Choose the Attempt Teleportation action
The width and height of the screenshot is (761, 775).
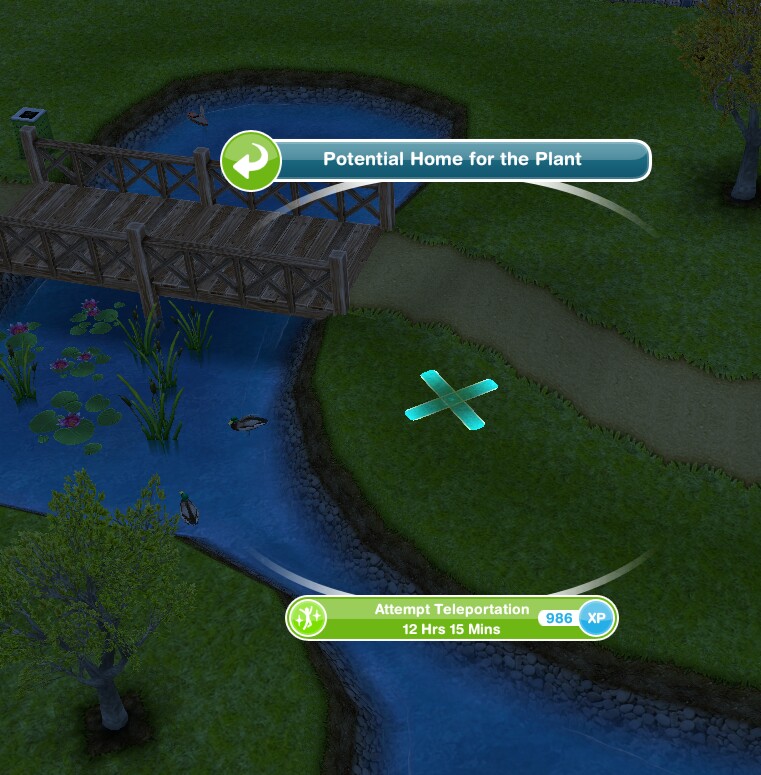(451, 618)
